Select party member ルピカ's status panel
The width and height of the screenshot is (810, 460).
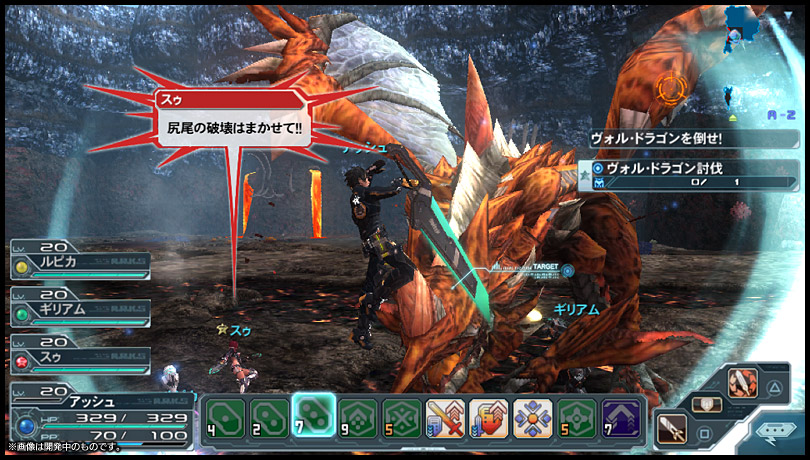[80, 263]
